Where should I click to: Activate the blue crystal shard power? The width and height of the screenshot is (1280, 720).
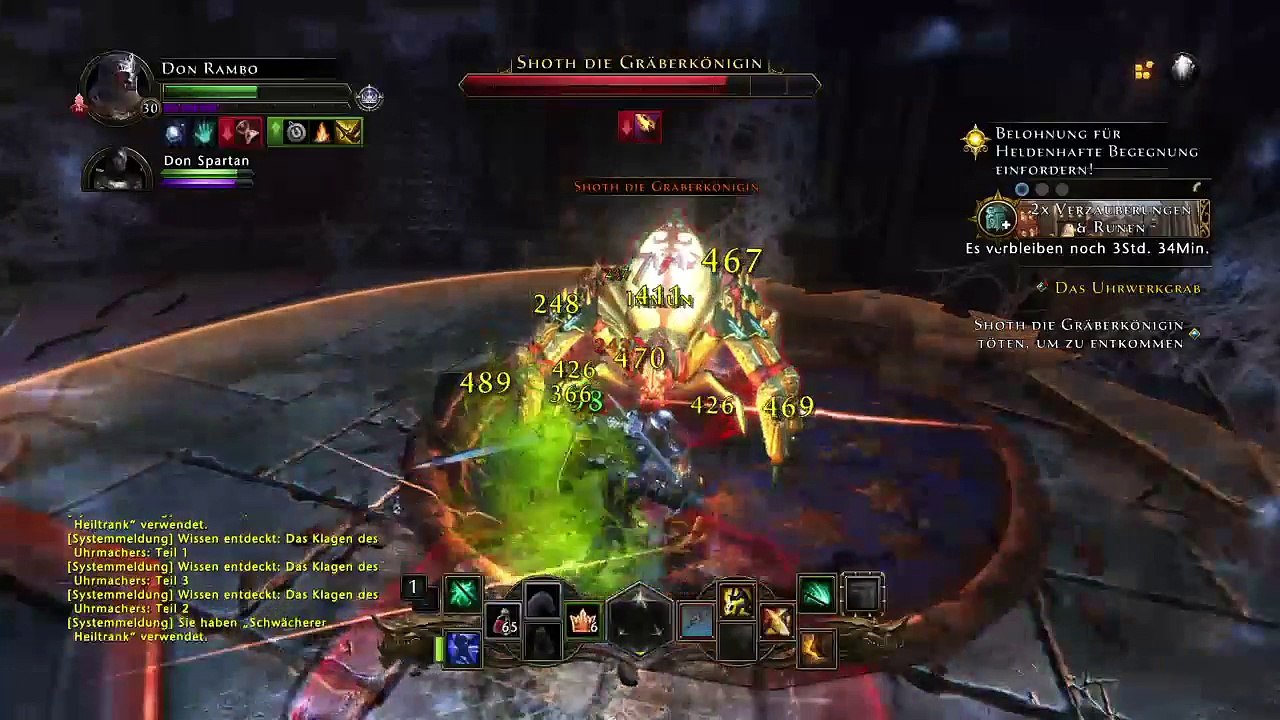click(x=462, y=648)
